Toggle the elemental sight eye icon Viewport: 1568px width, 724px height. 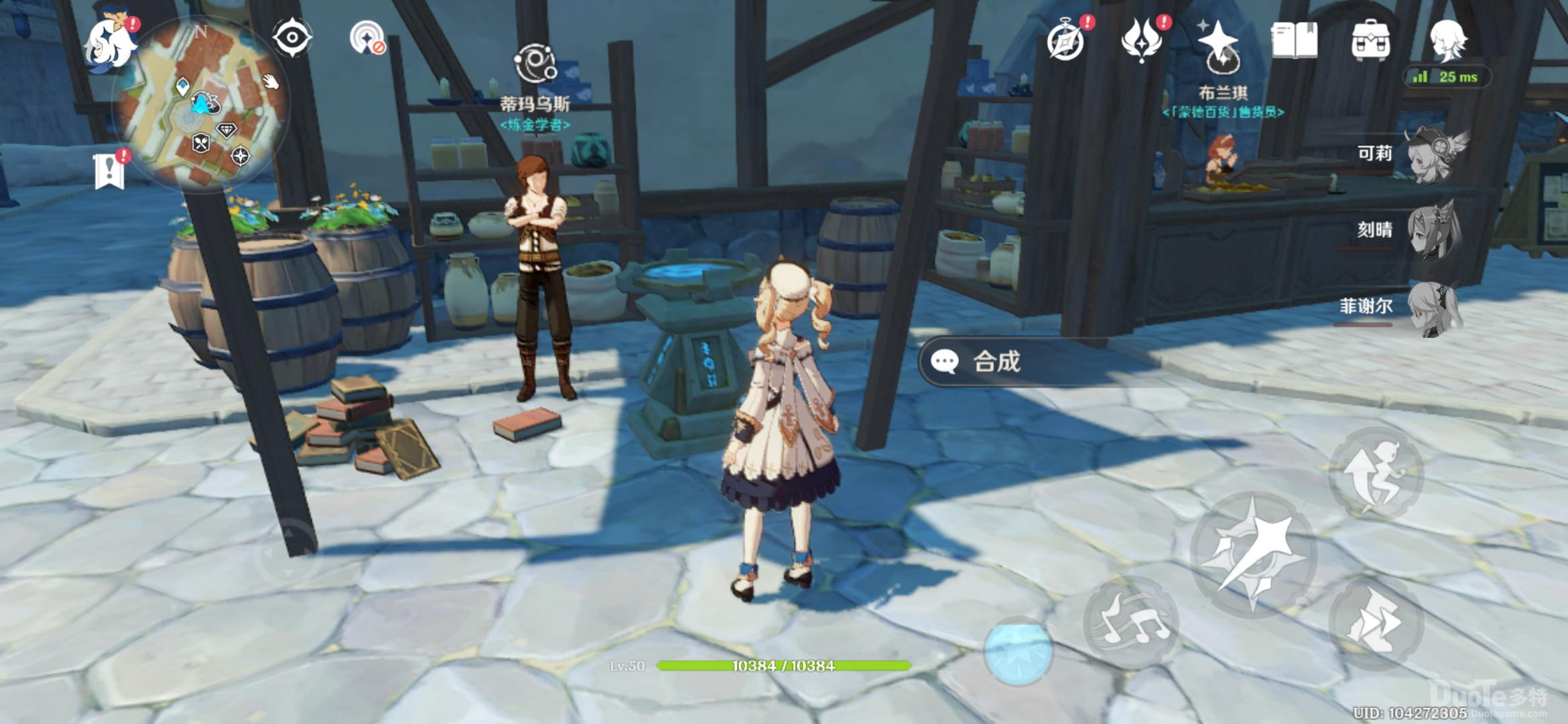(x=292, y=38)
